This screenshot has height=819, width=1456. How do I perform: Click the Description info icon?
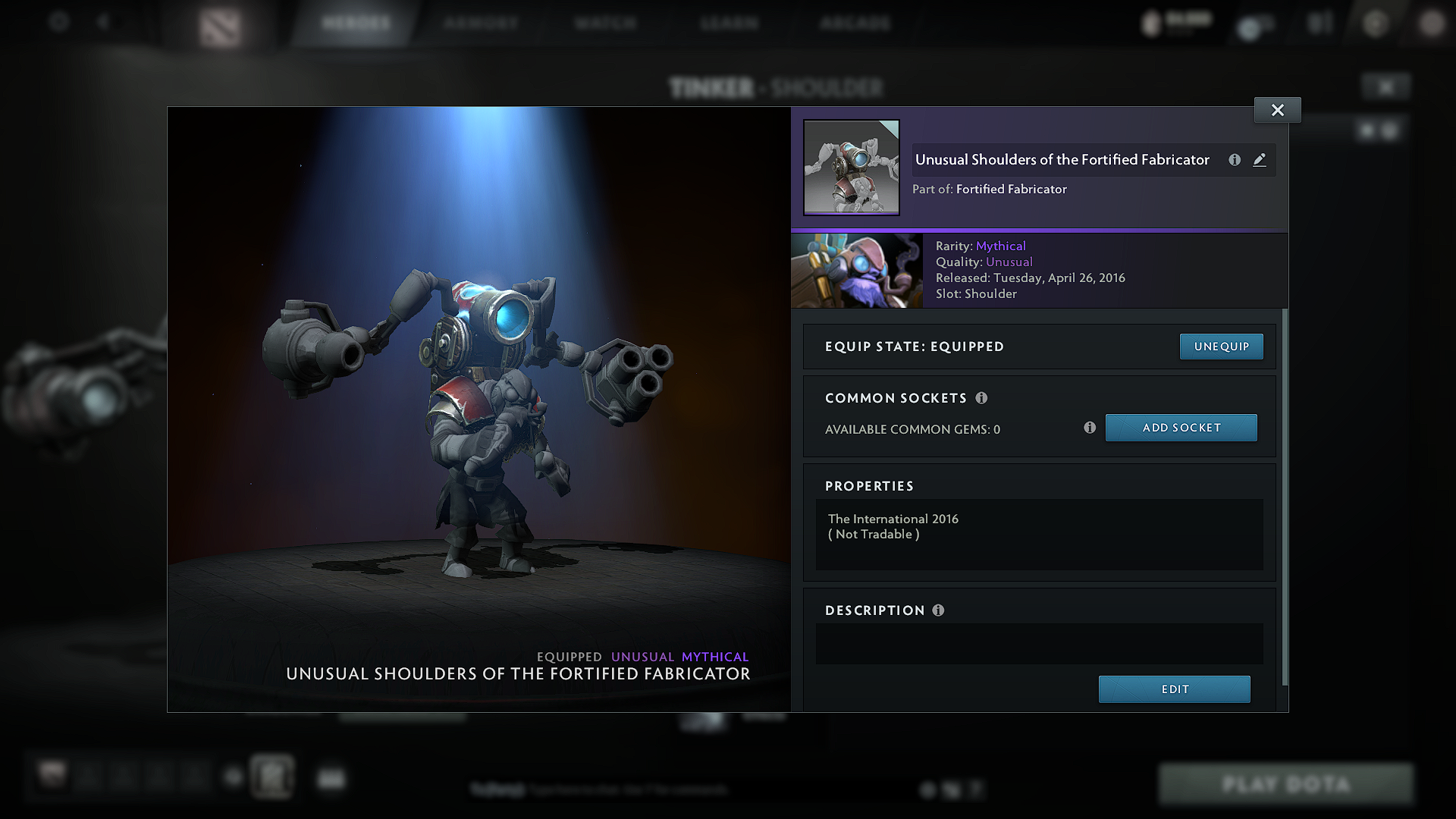click(939, 610)
